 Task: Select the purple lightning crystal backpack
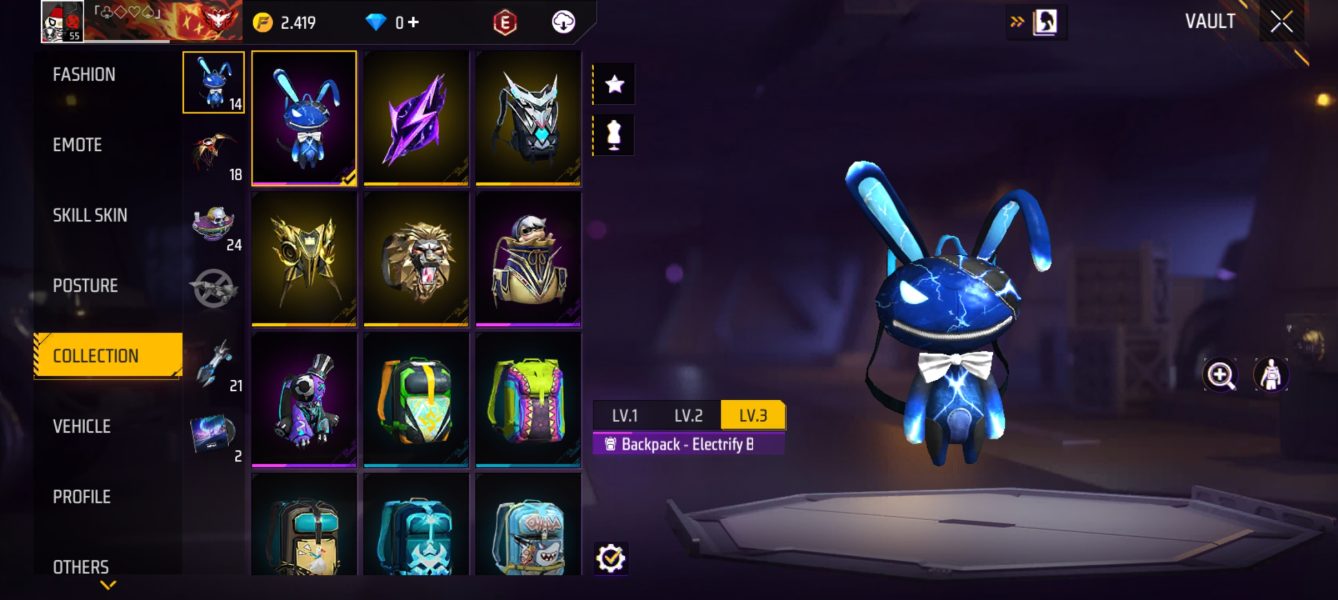(x=416, y=117)
